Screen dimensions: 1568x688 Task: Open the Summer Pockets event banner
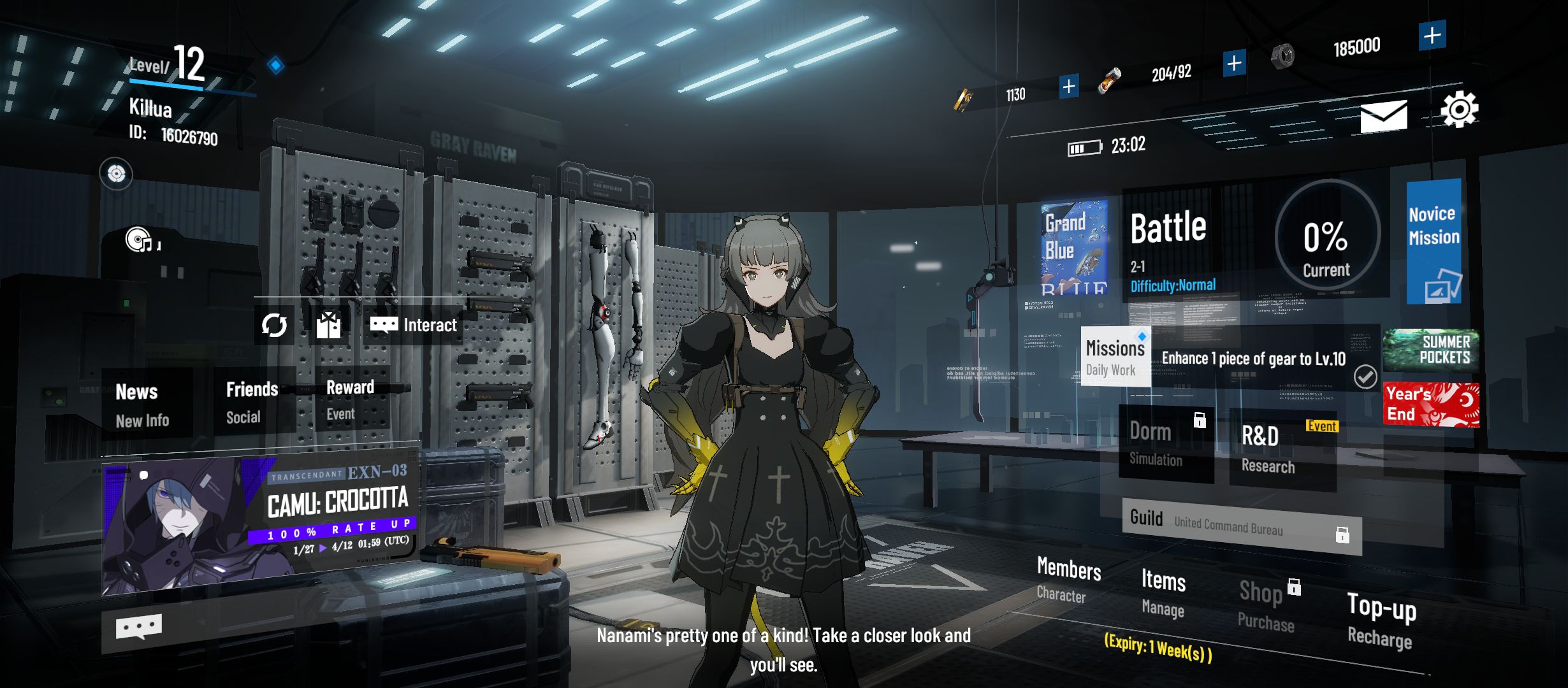1431,350
